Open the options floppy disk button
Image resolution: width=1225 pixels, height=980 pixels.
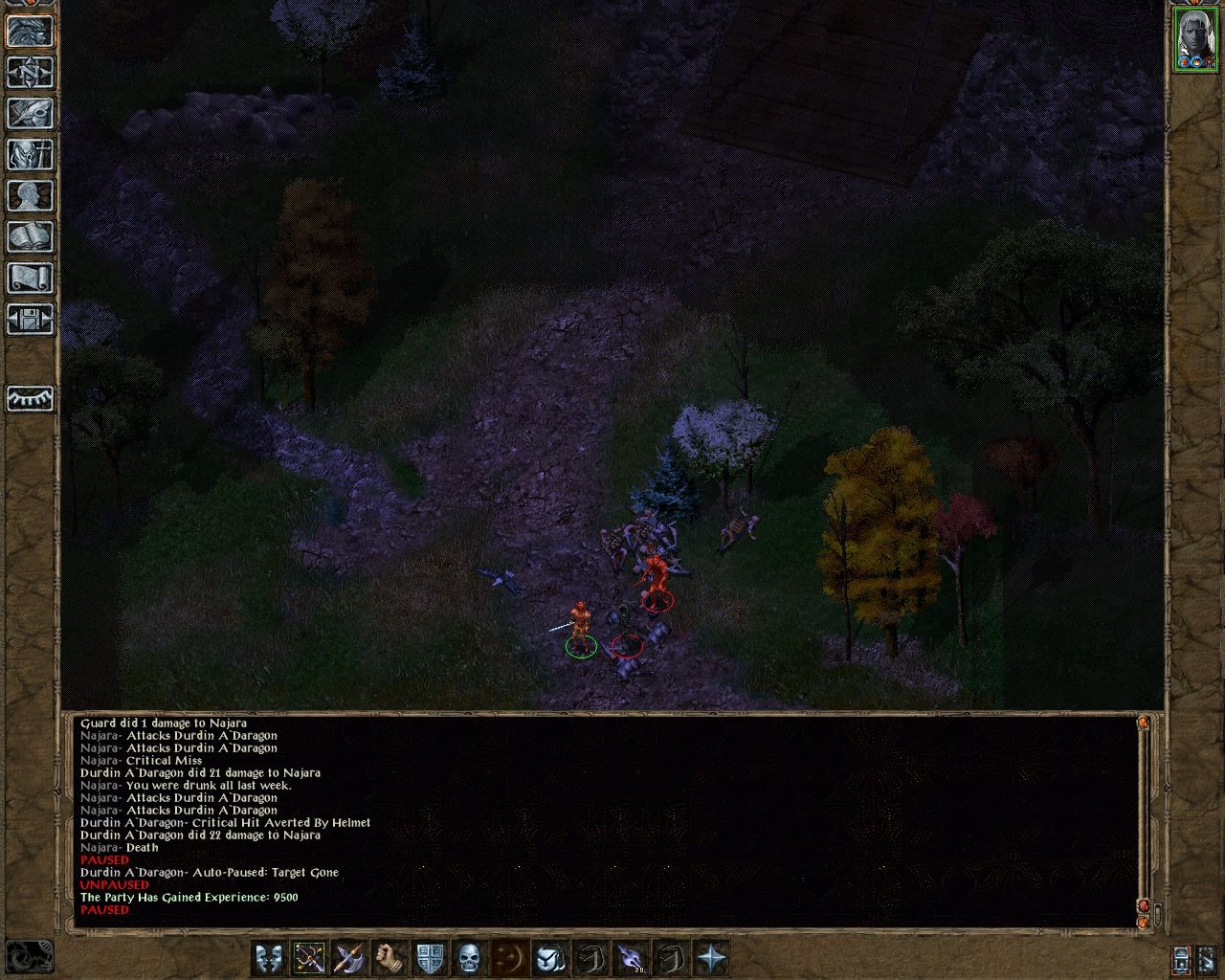tap(30, 319)
